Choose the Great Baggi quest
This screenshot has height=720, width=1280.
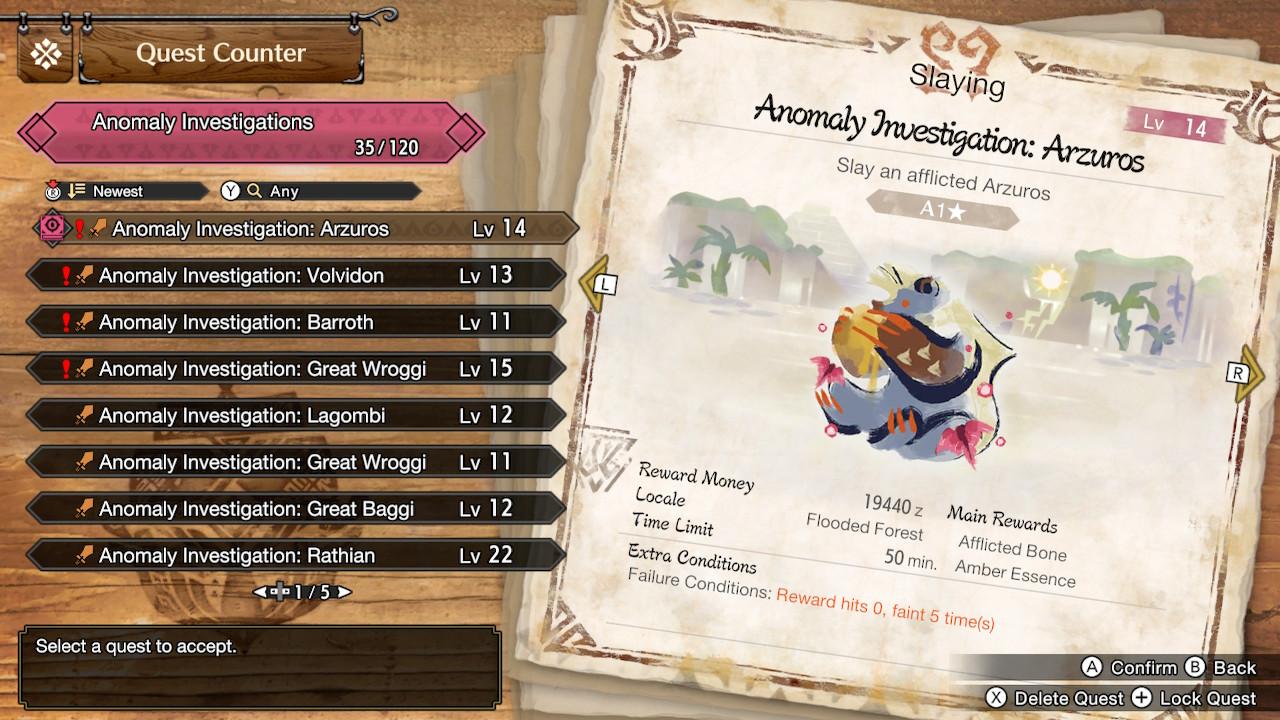[296, 509]
